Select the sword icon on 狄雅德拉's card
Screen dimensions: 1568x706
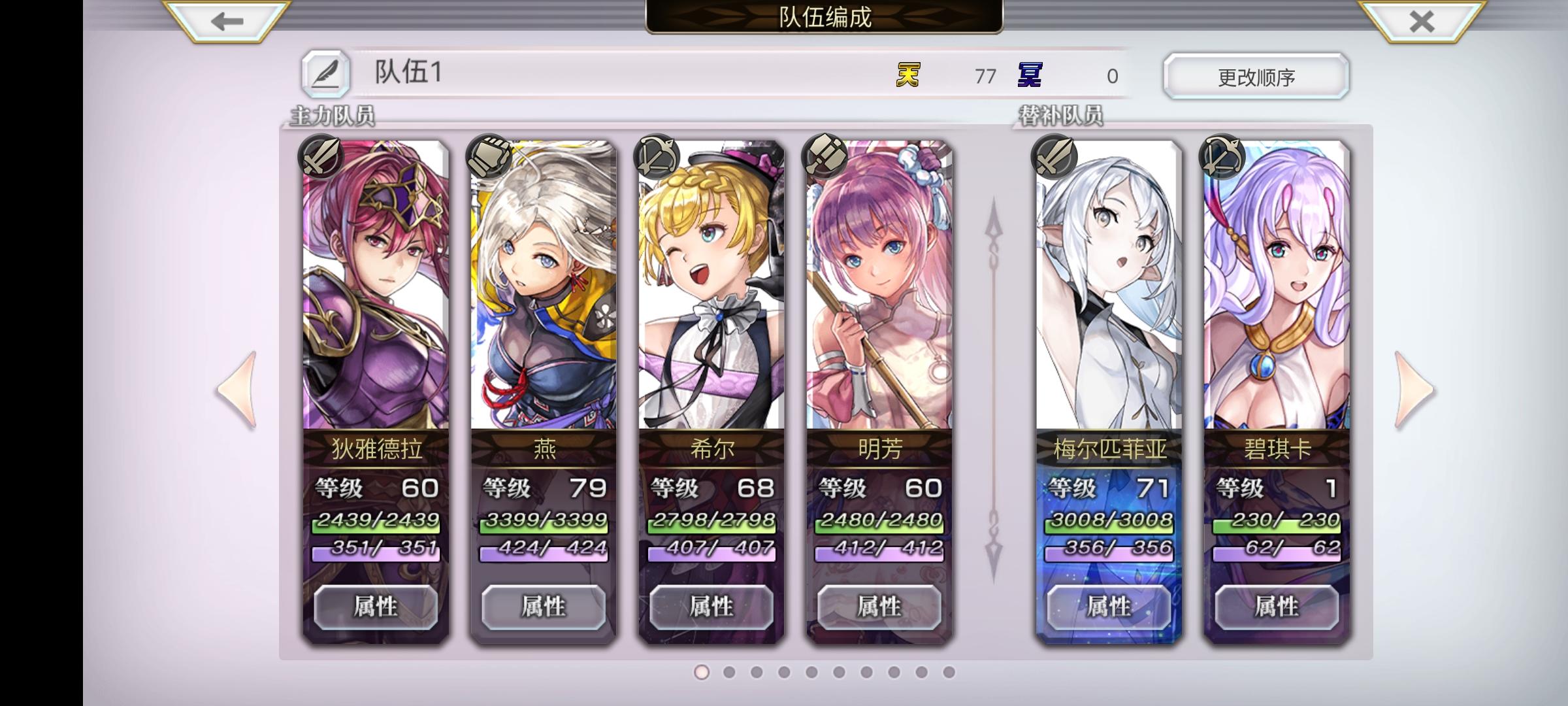point(321,157)
